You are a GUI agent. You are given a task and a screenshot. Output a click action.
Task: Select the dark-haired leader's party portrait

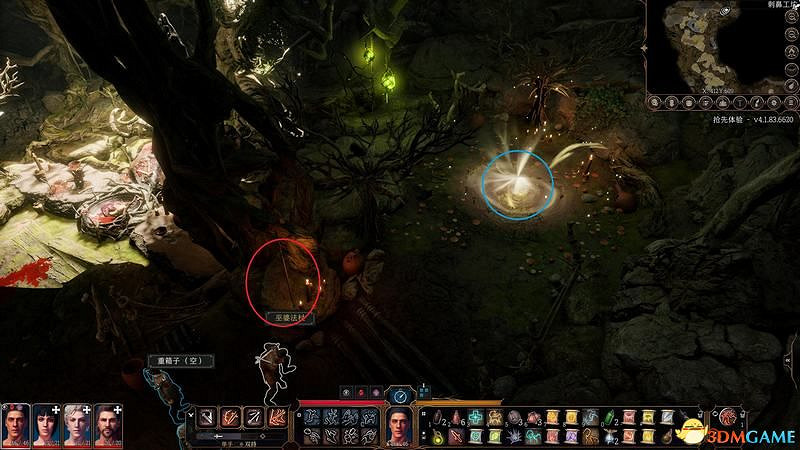(x=16, y=426)
